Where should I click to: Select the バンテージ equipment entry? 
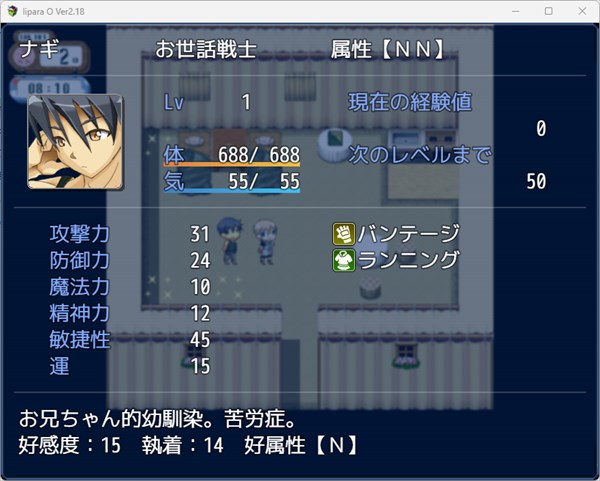tap(398, 234)
